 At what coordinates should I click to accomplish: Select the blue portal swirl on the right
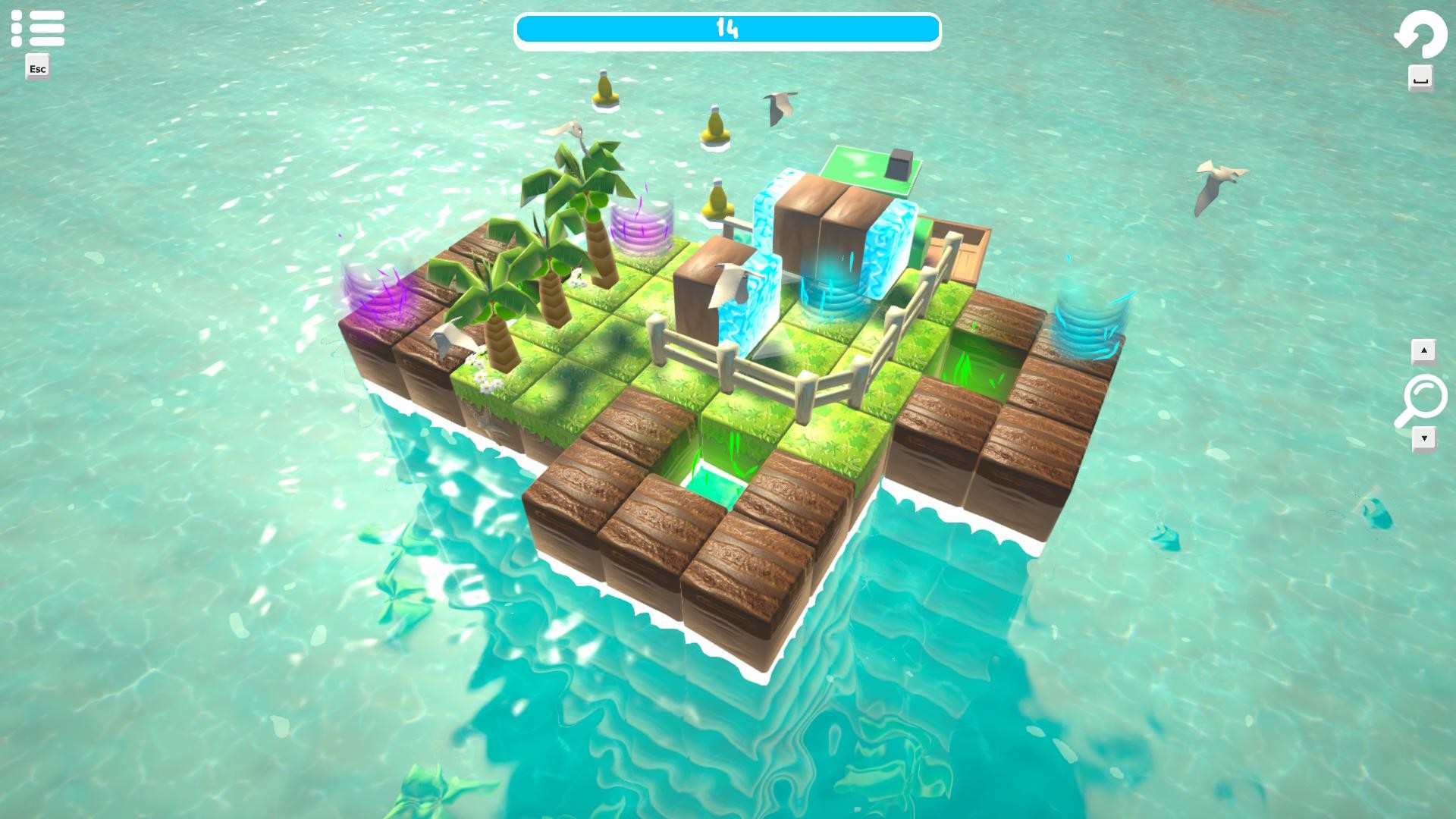click(1090, 318)
